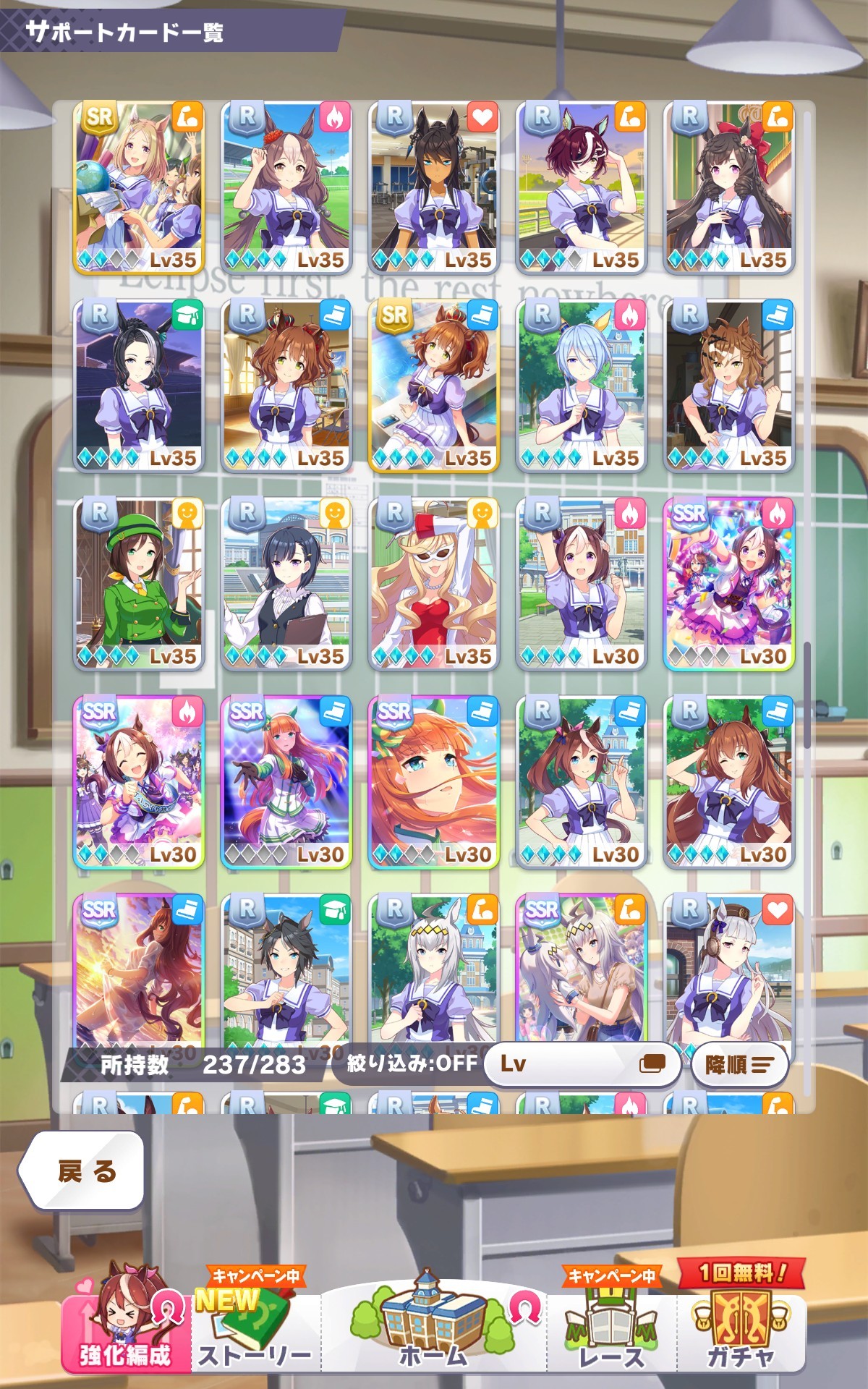Choose the R card with clipboard girl

(286, 583)
